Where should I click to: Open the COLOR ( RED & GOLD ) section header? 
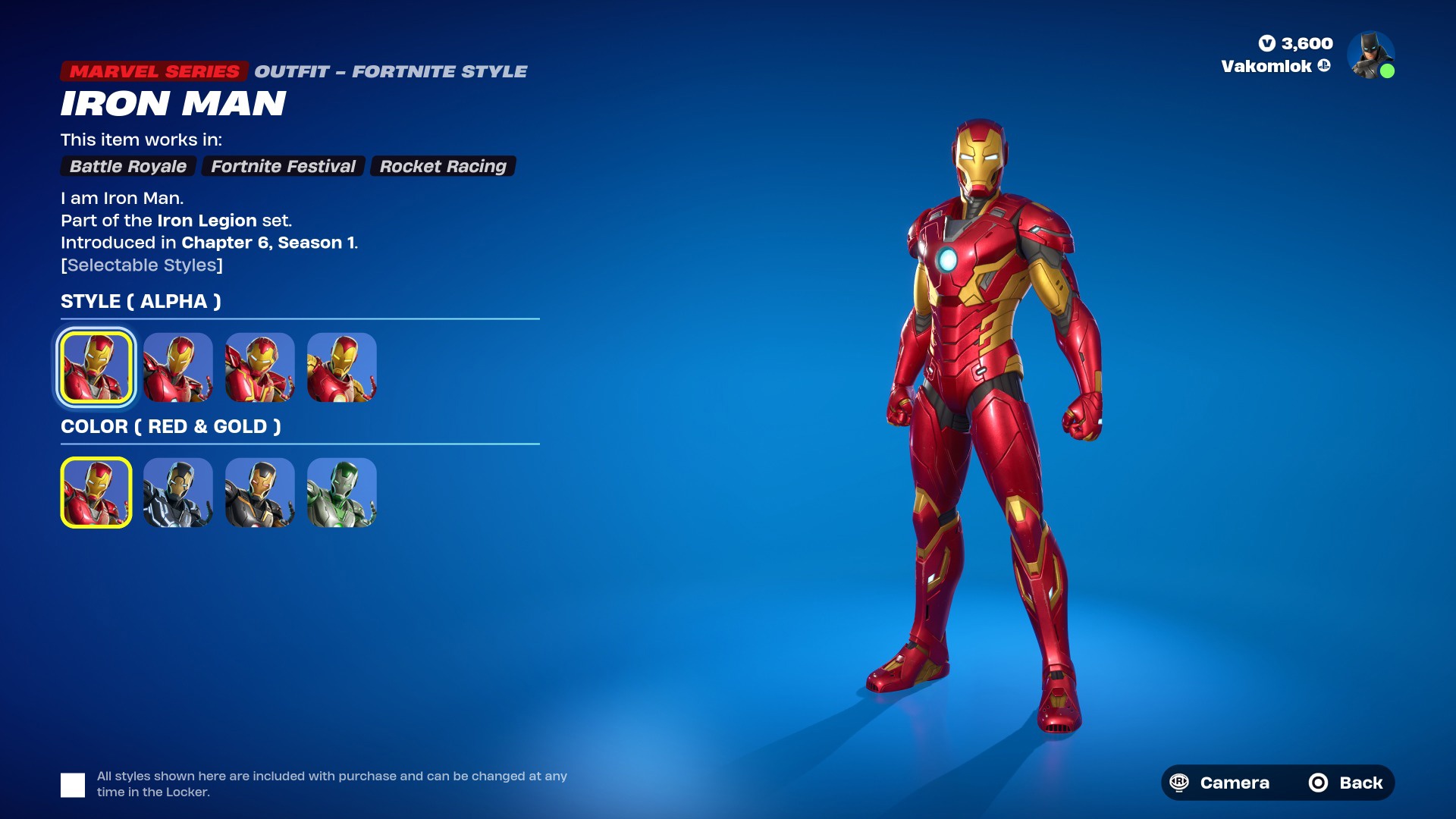[171, 426]
